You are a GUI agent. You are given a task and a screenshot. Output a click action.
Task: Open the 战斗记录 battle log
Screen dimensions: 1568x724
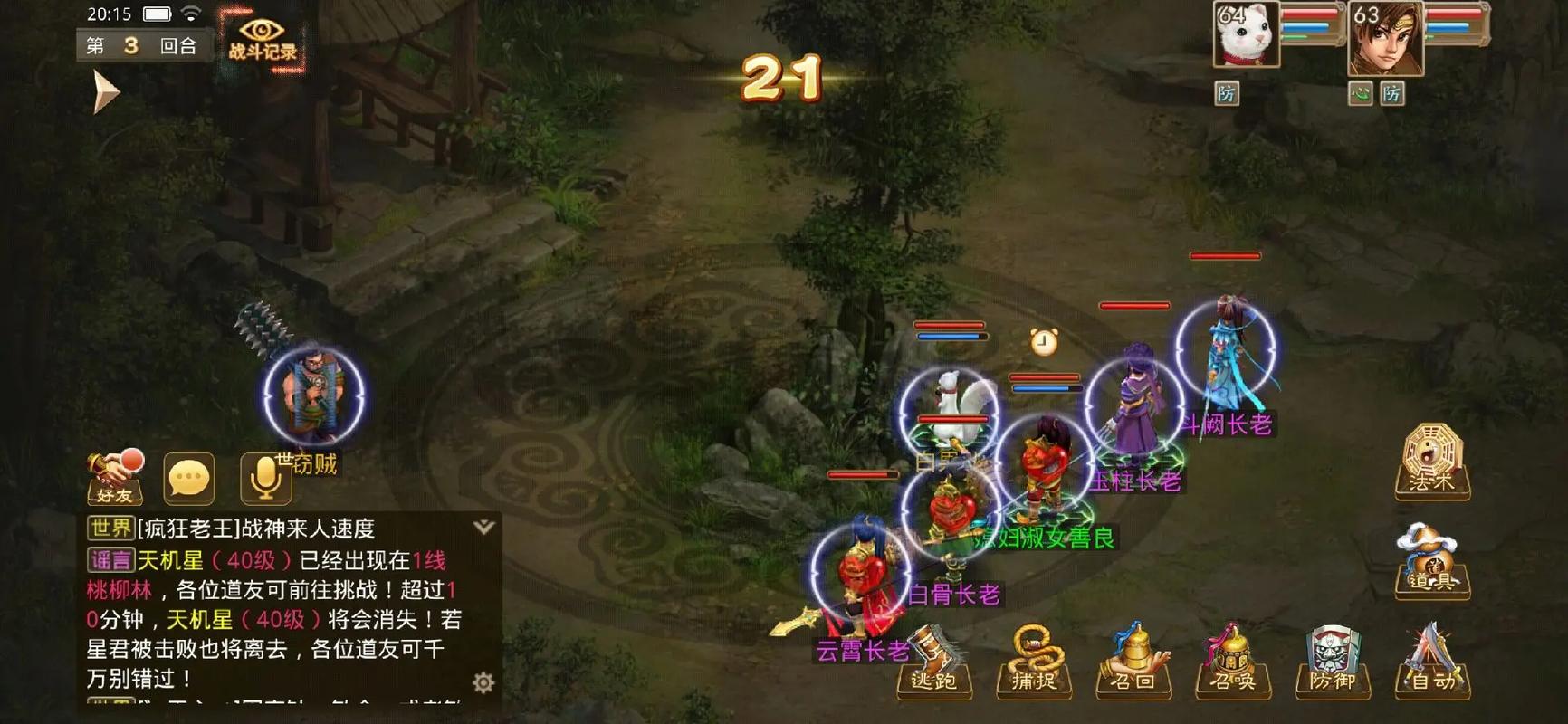262,40
